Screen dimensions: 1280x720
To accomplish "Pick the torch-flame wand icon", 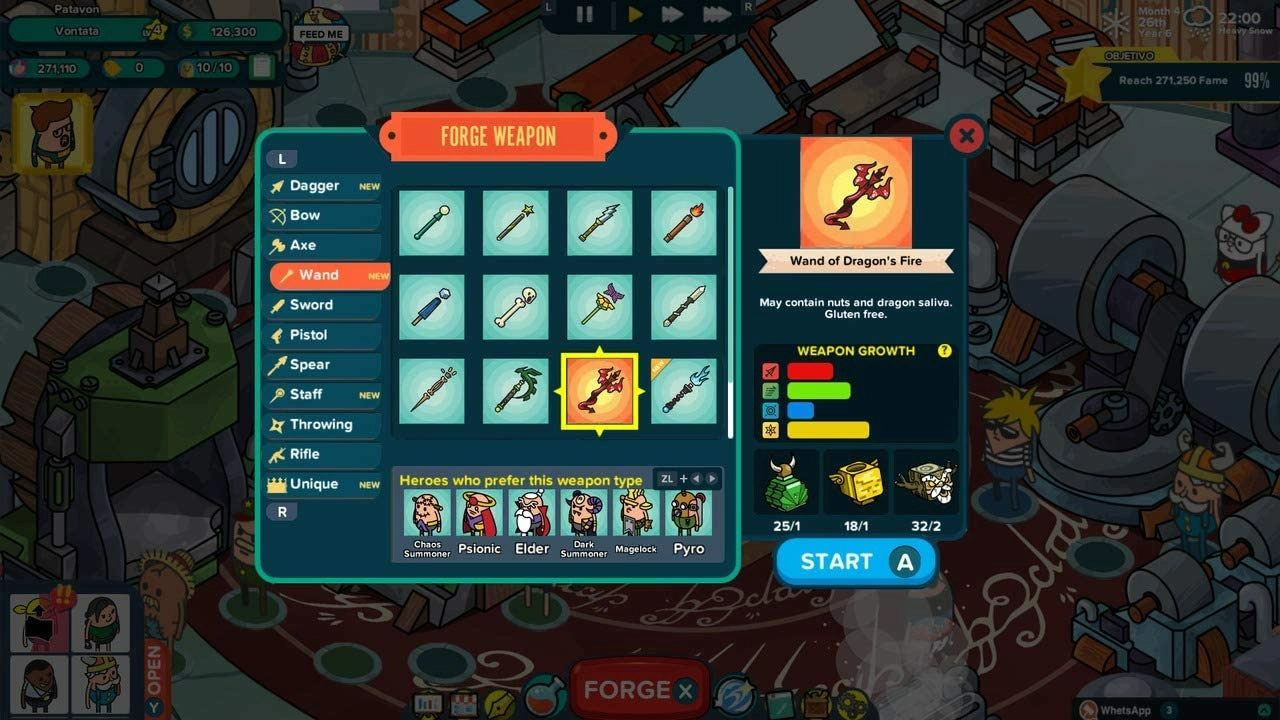I will (x=684, y=223).
